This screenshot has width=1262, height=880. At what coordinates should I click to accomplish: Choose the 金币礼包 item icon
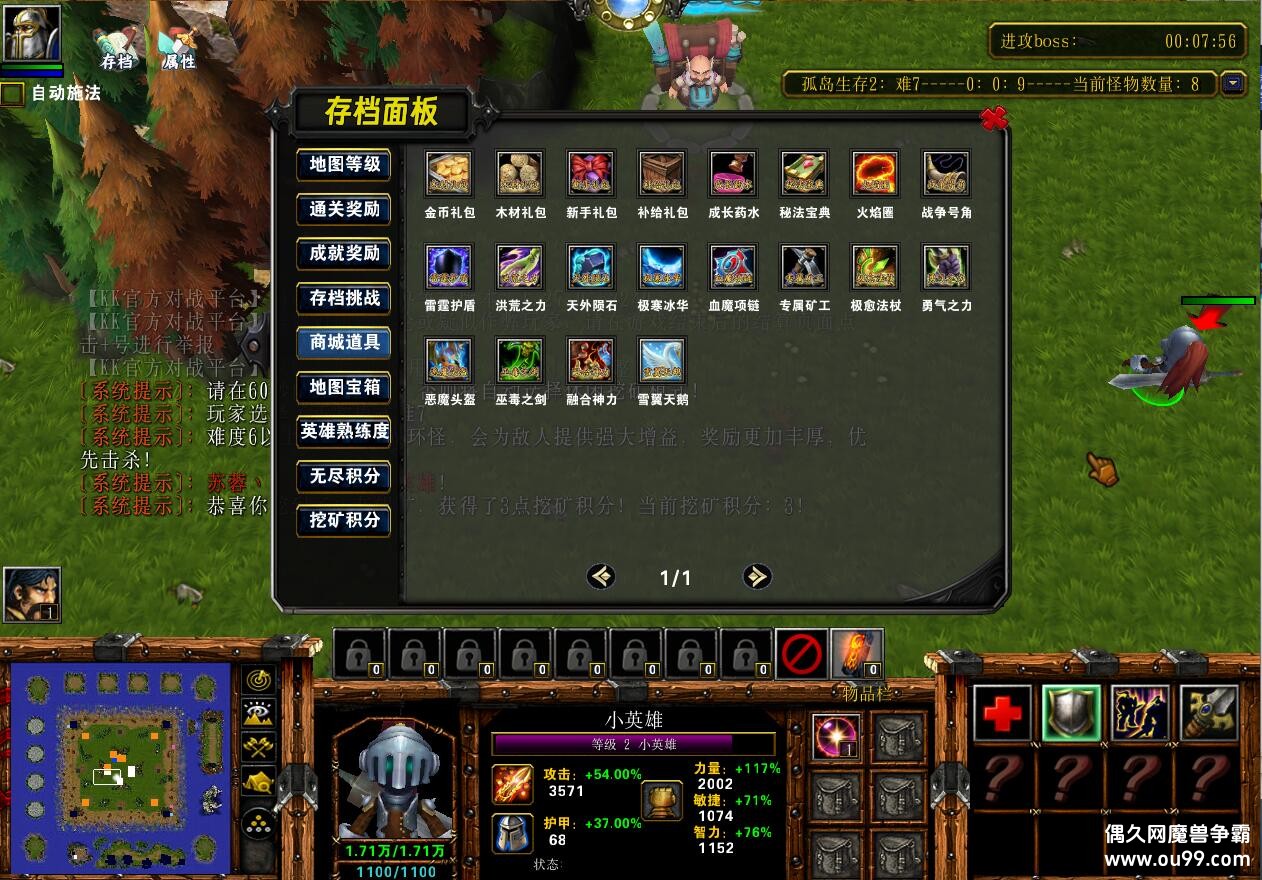(449, 174)
